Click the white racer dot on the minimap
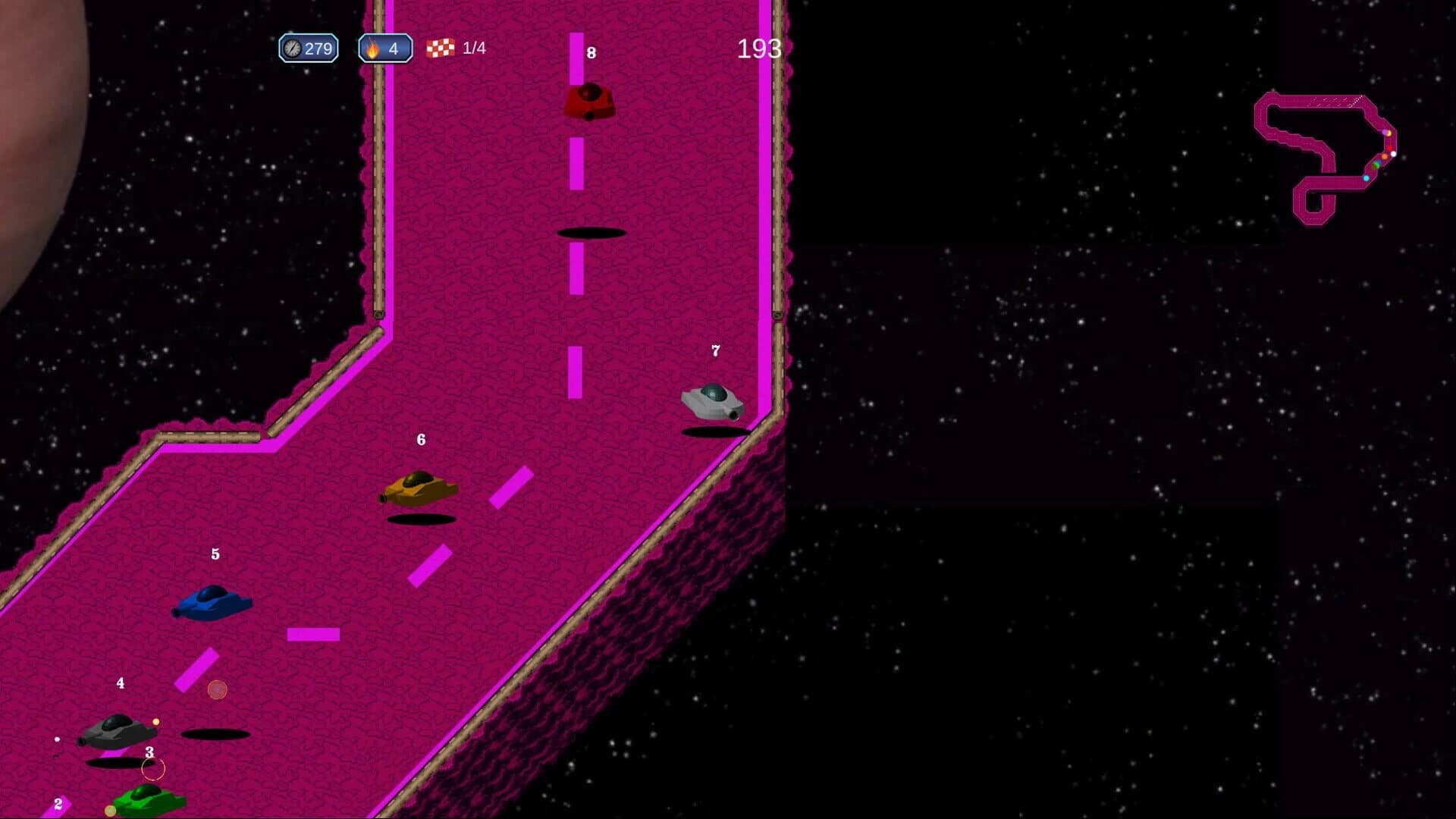This screenshot has height=819, width=1456. coord(1393,154)
